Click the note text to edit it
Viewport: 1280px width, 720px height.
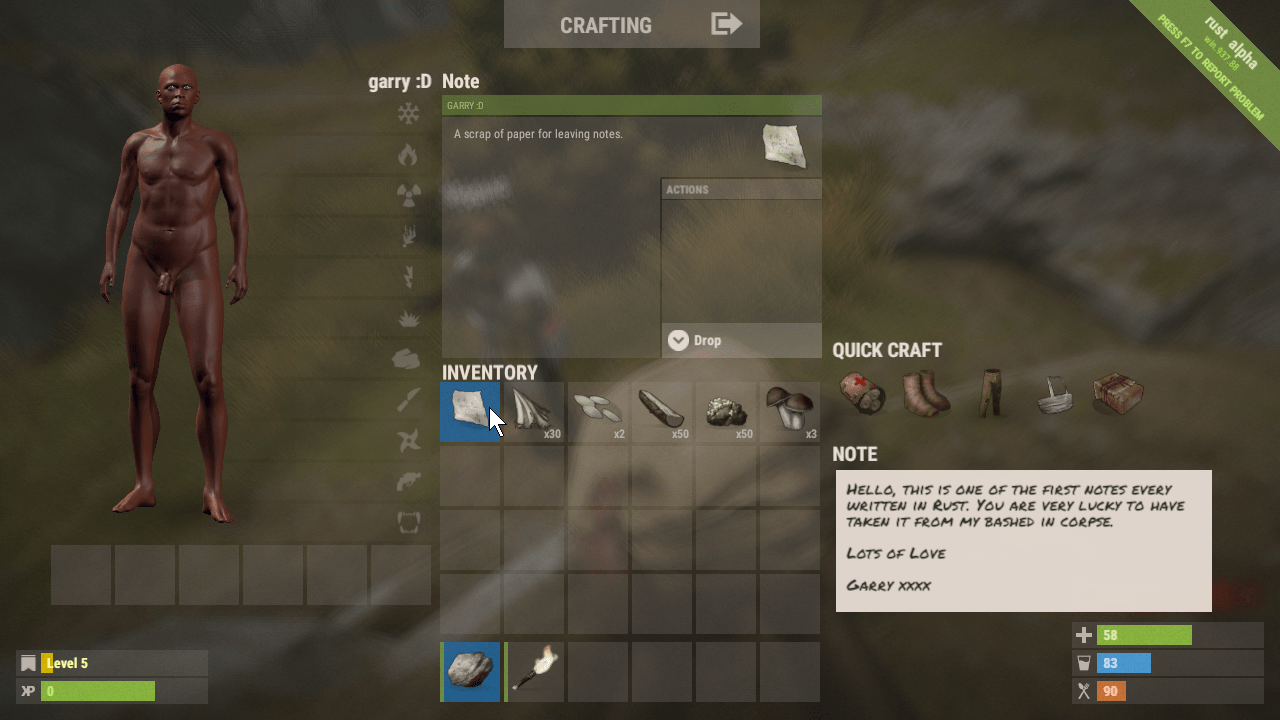1023,540
